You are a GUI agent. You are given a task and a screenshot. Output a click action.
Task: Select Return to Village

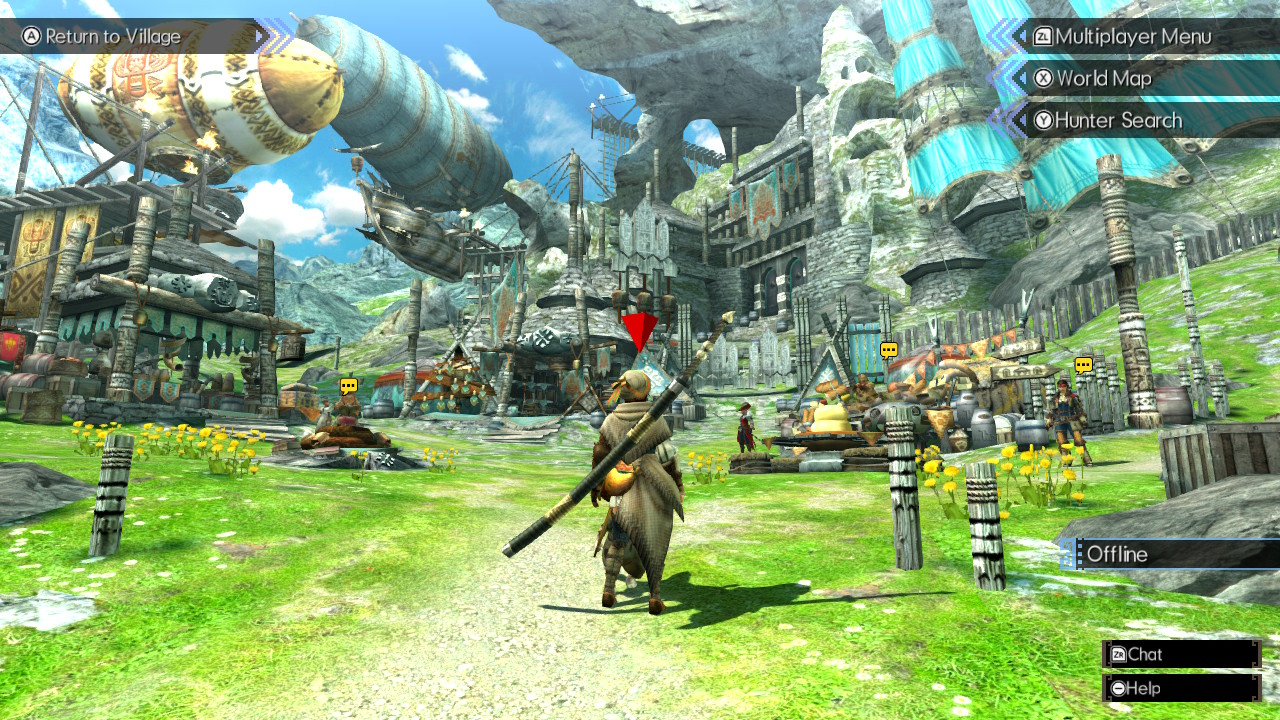click(115, 36)
